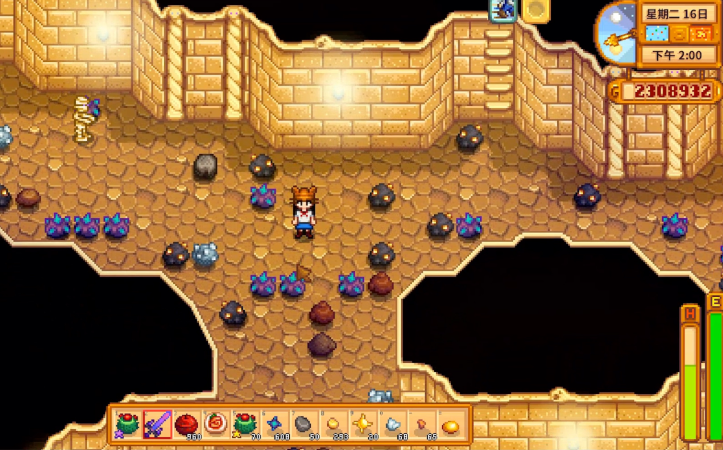Viewport: 723px width, 450px height.
Task: Choose the red round item stack of 960
Action: point(186,425)
